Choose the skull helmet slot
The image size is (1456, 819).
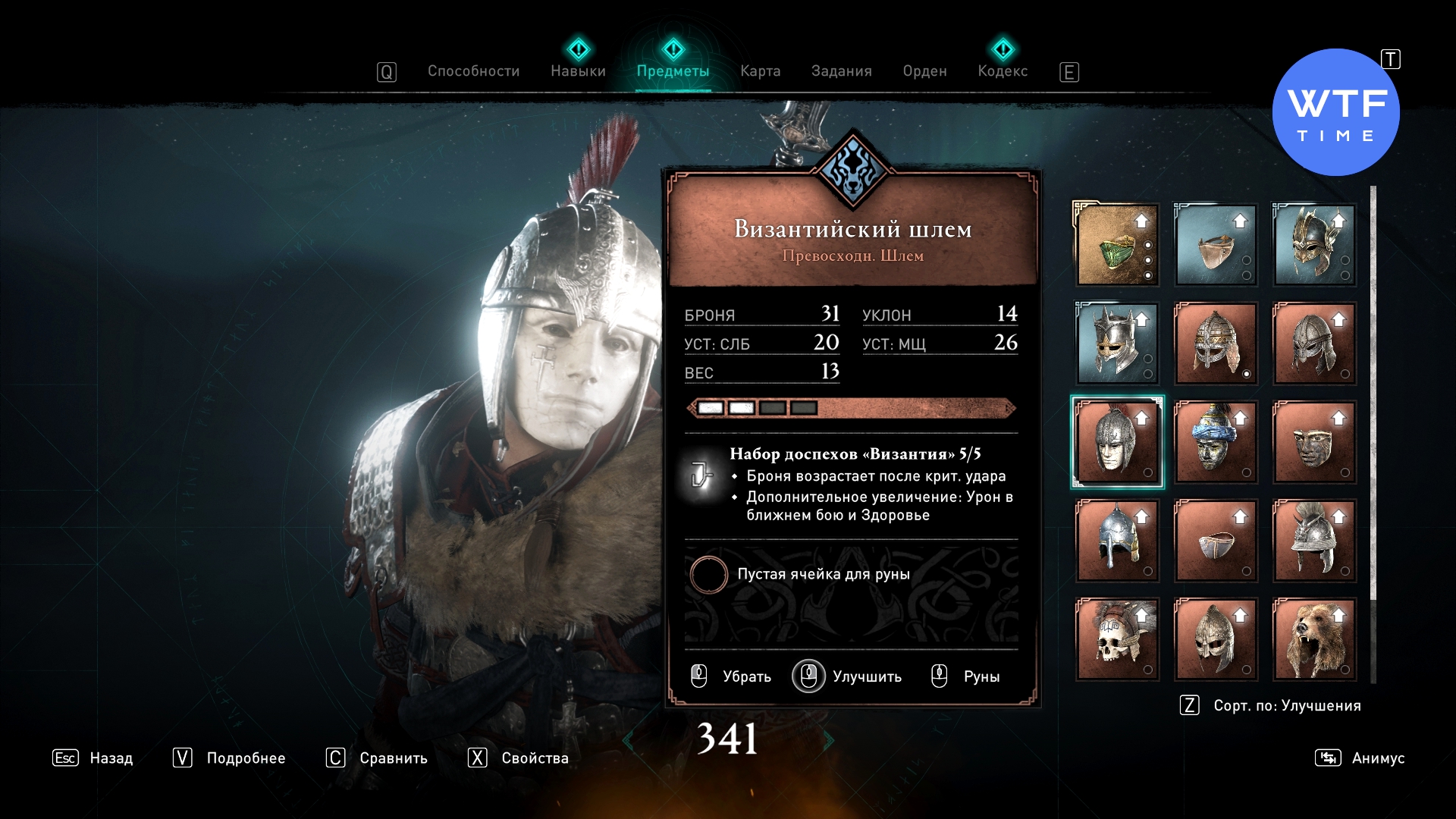(x=1117, y=639)
